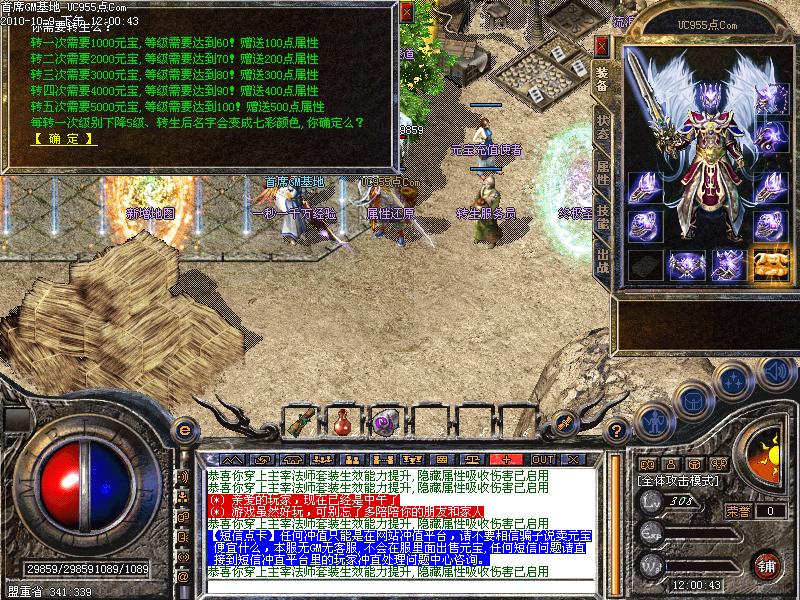The image size is (800, 600).
Task: Open the 属性 attributes tab
Action: 602,171
